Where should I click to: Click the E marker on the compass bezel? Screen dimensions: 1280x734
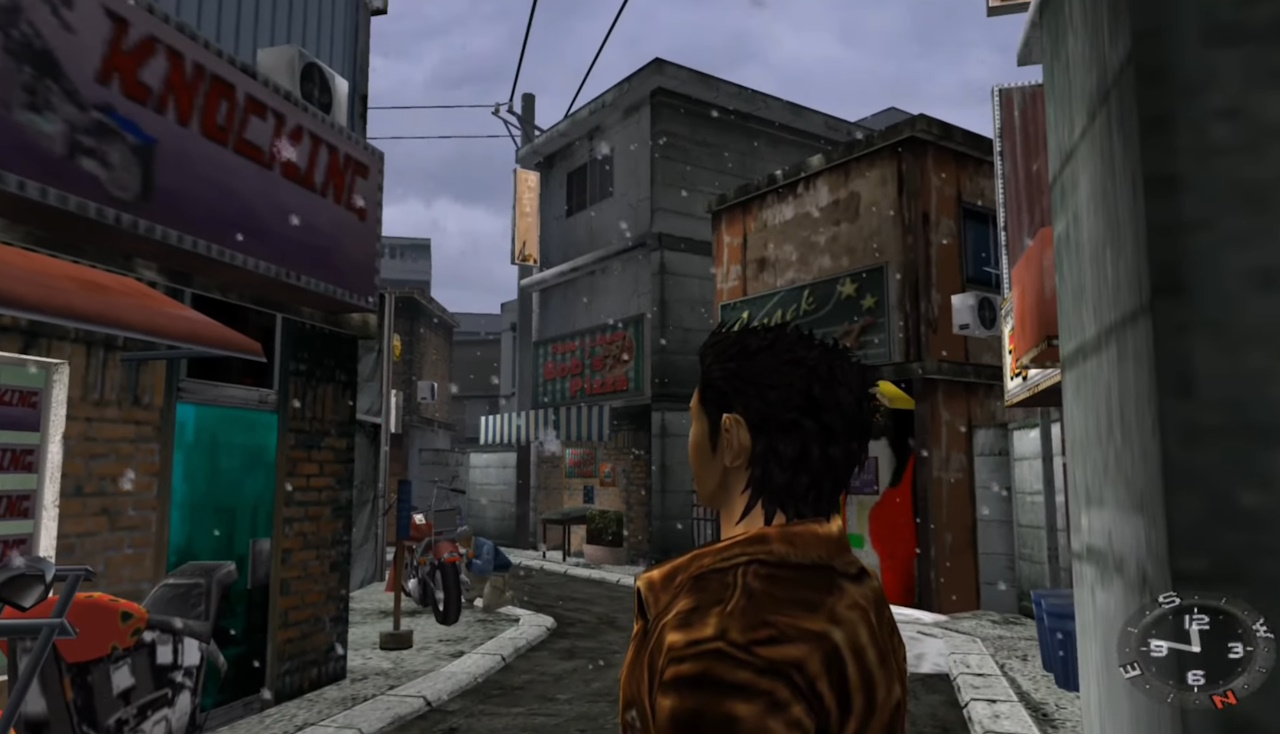1129,670
